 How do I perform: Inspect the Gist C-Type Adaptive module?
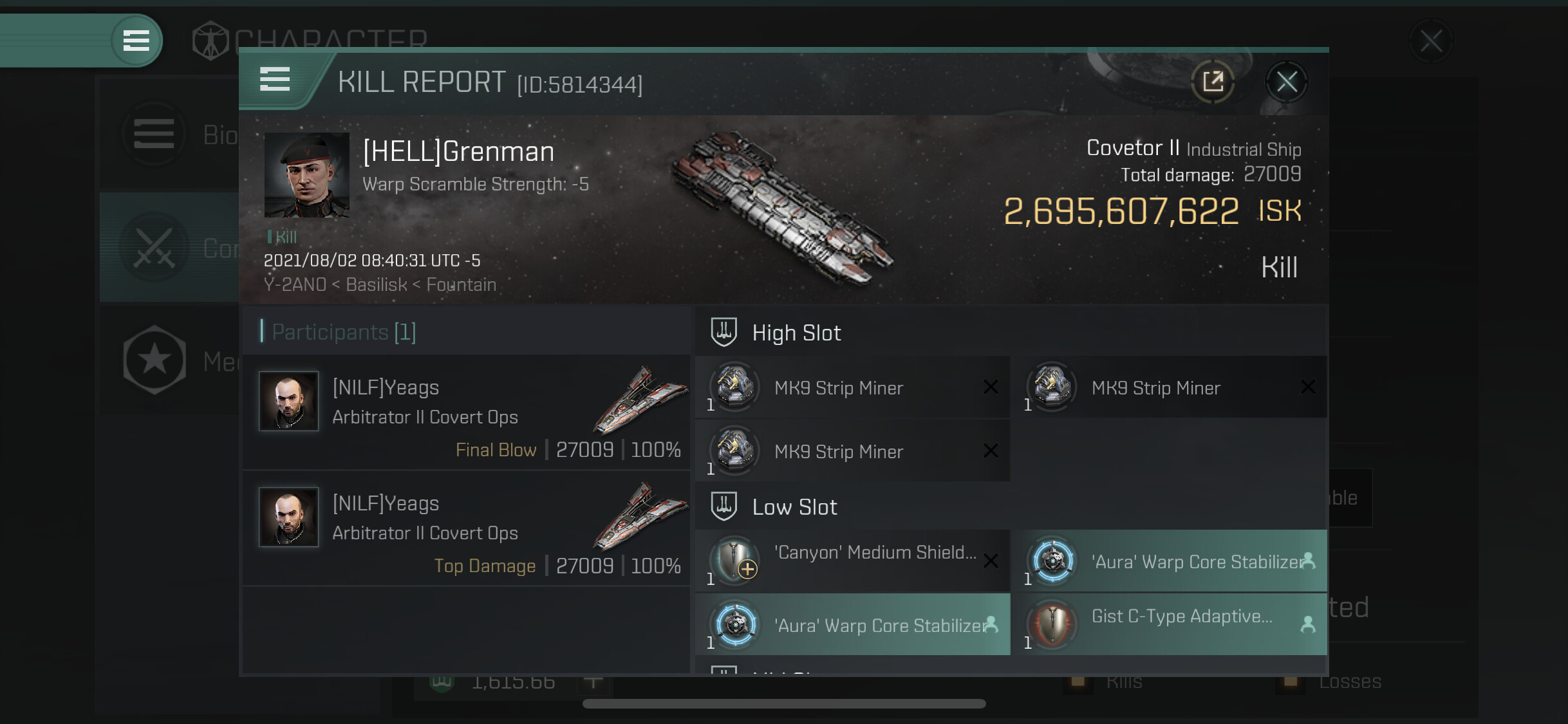point(1168,624)
